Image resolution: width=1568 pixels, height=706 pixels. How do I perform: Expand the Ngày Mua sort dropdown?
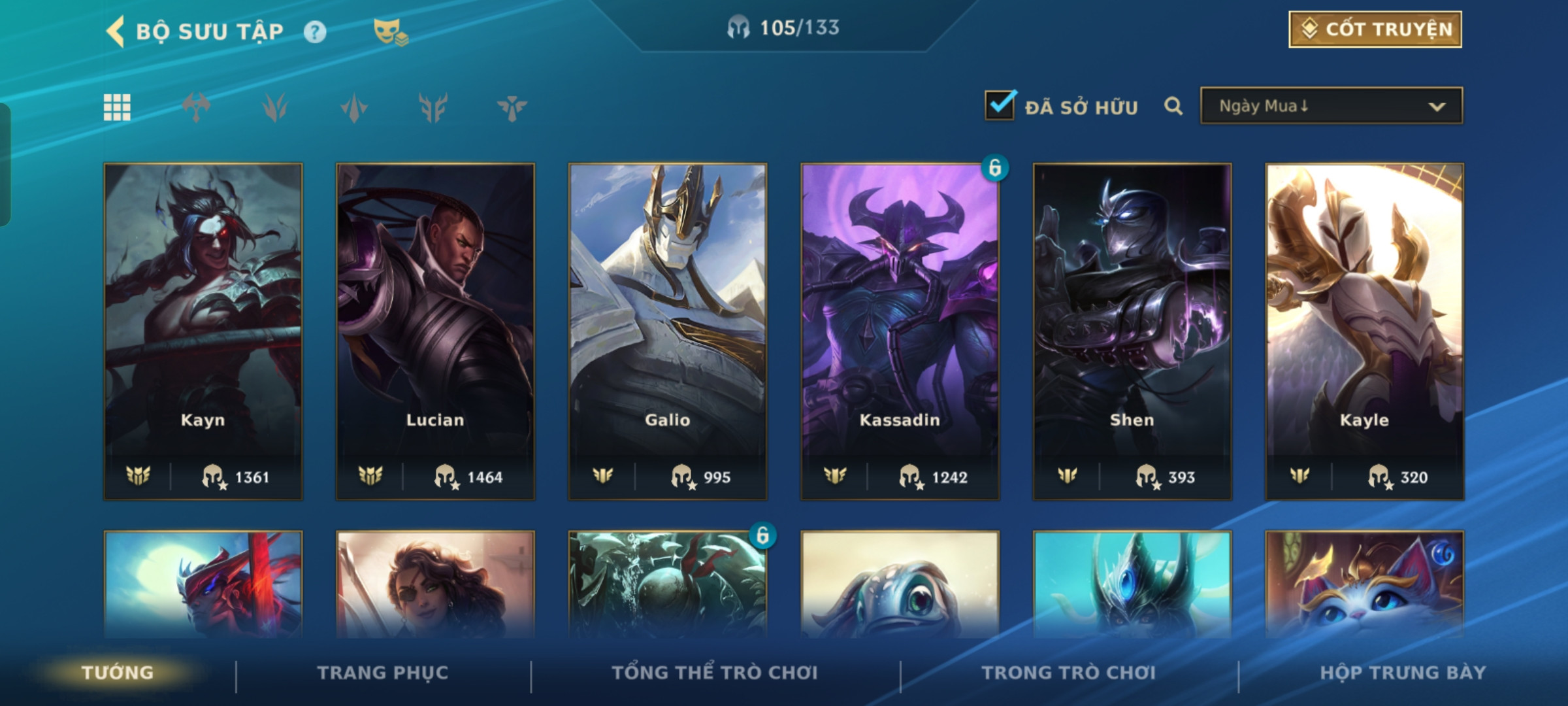pos(1331,106)
